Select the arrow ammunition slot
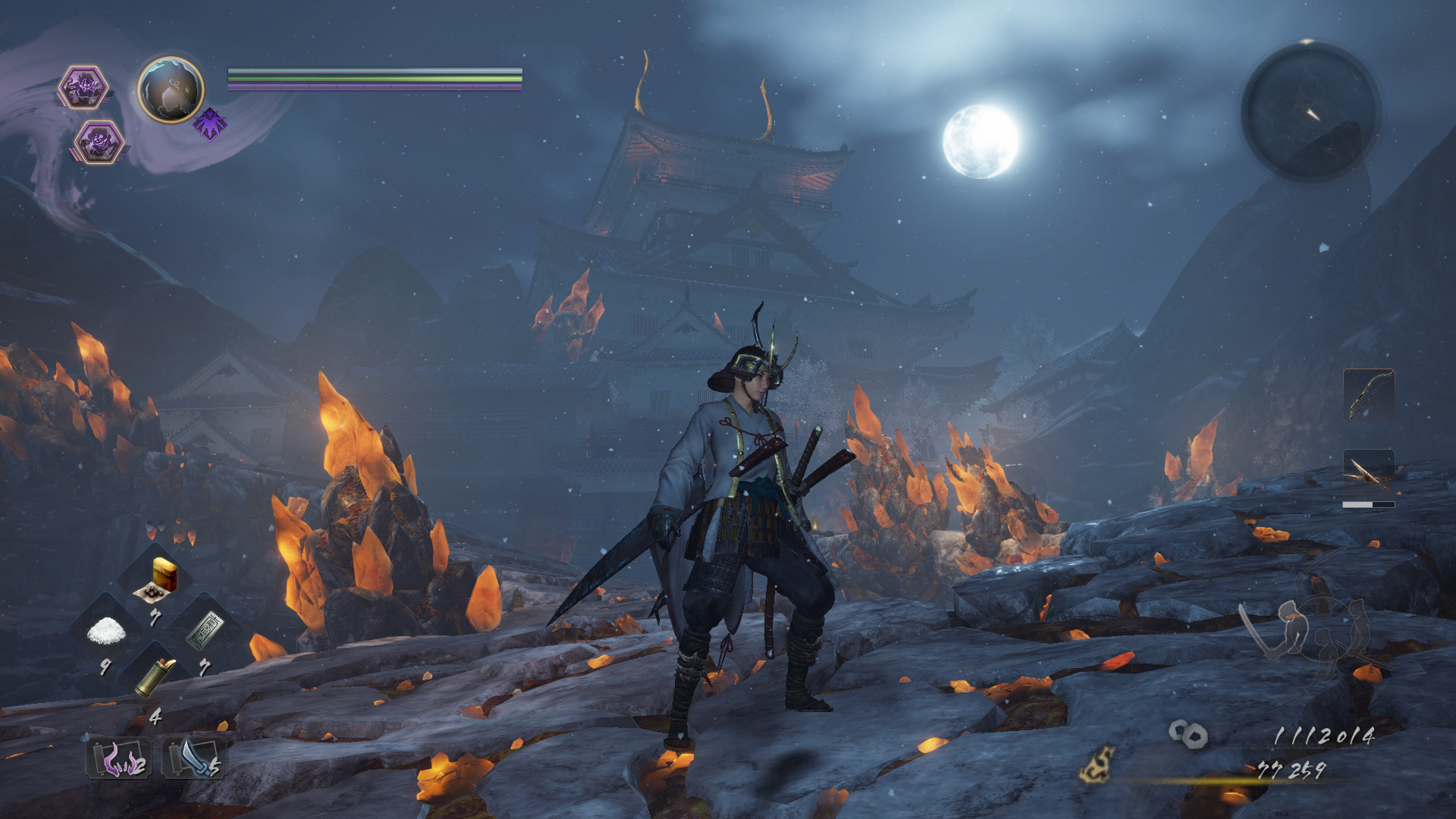The height and width of the screenshot is (819, 1456). coord(1368,473)
